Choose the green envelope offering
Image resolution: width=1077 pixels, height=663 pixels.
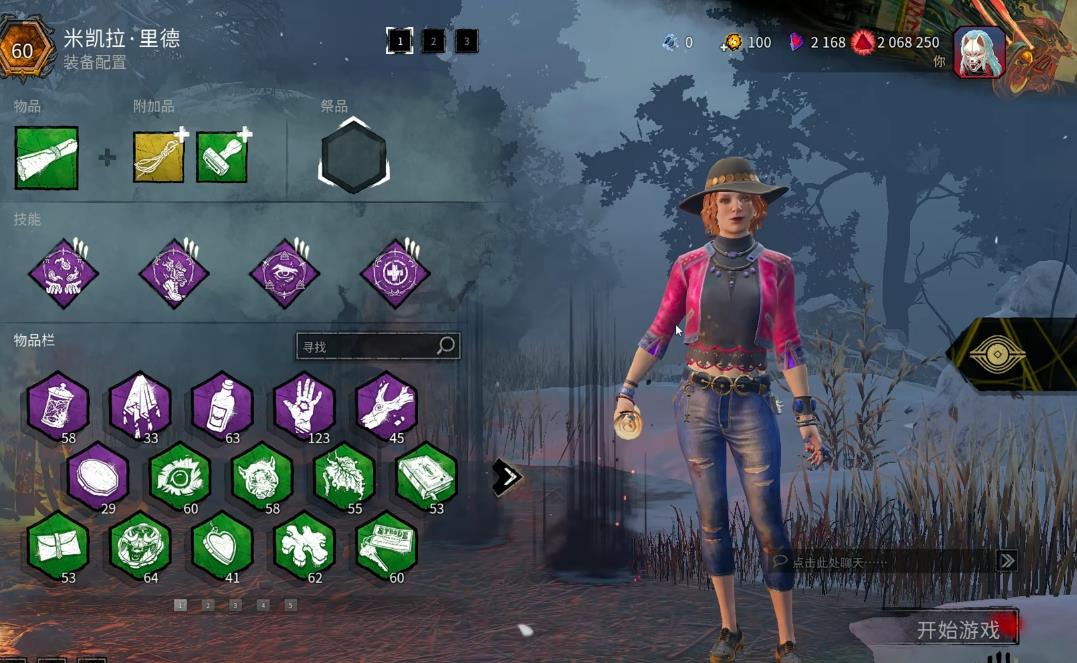pyautogui.click(x=58, y=545)
